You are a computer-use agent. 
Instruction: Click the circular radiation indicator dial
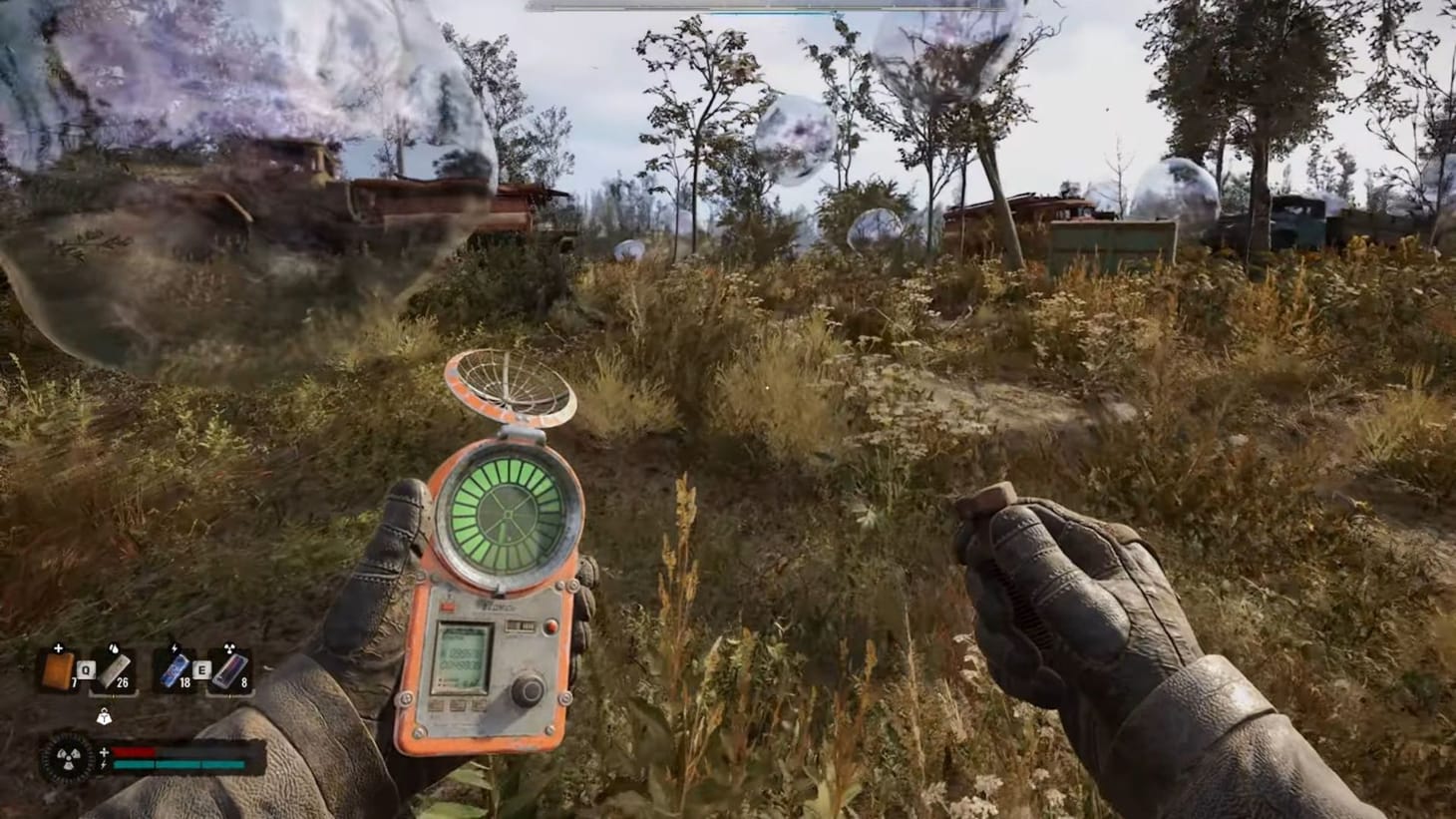click(69, 757)
